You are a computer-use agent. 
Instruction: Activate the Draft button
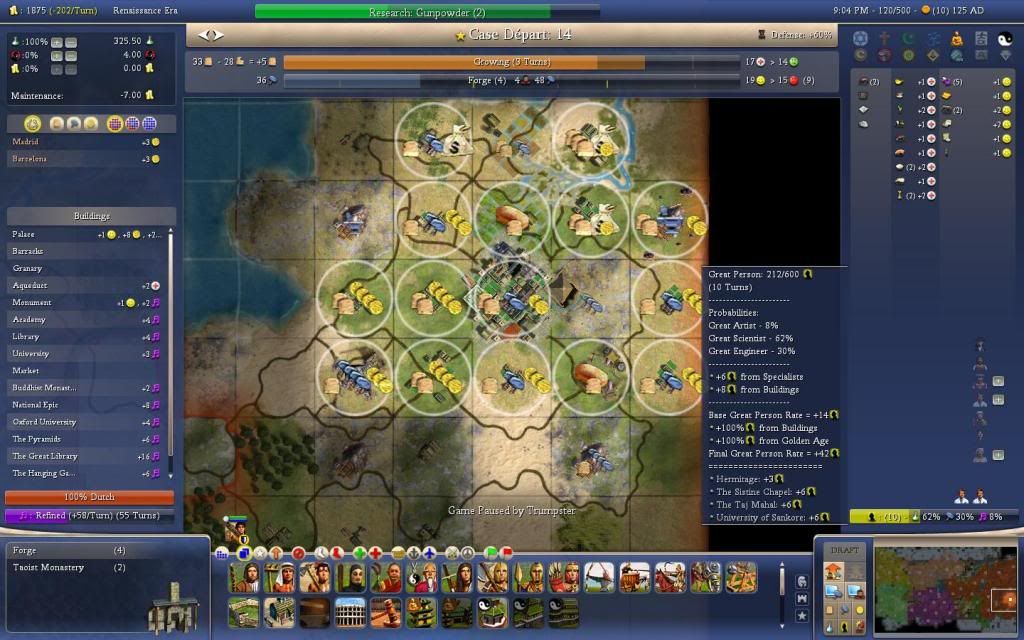(x=845, y=550)
